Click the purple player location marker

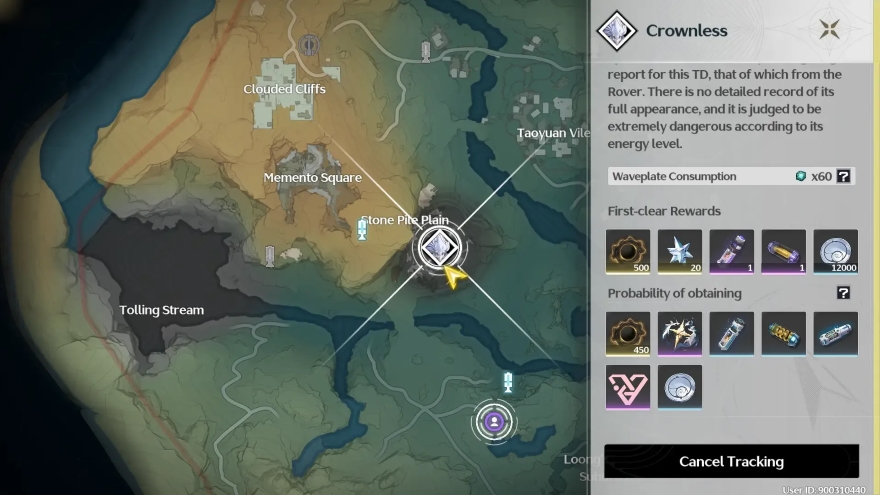pyautogui.click(x=493, y=422)
